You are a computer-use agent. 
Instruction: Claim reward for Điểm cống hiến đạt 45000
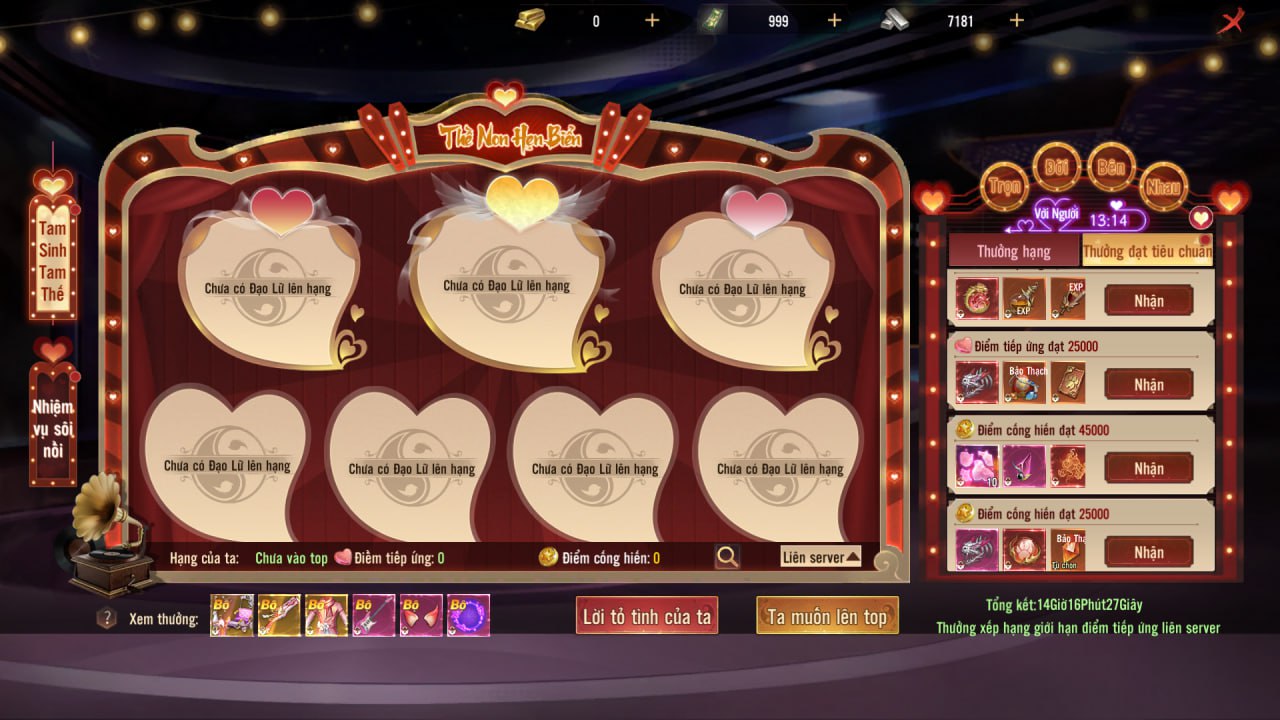1148,468
